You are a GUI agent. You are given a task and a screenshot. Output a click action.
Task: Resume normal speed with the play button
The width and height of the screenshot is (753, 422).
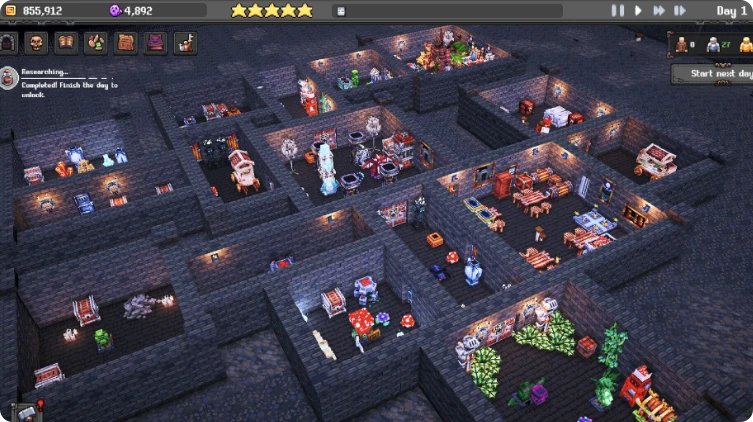click(x=638, y=11)
